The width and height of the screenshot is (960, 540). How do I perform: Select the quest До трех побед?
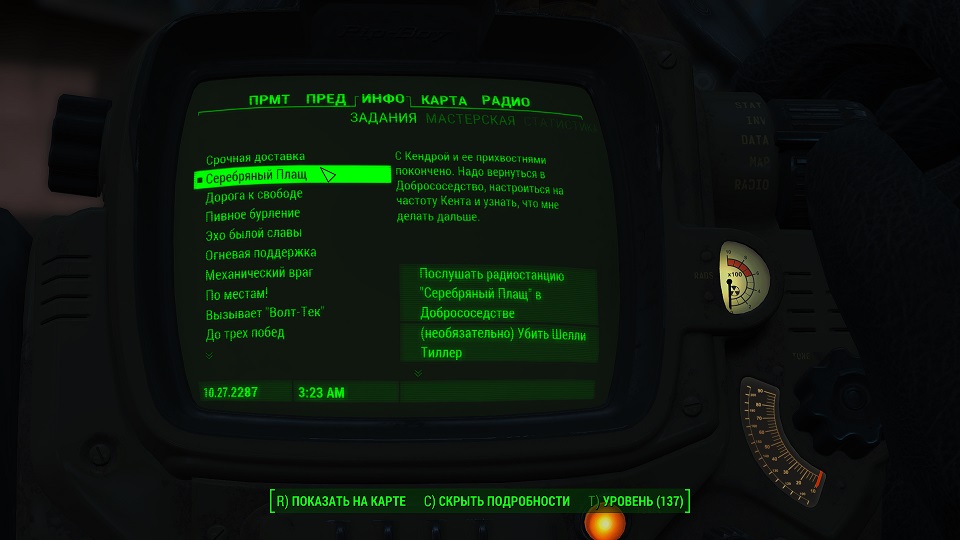click(245, 333)
